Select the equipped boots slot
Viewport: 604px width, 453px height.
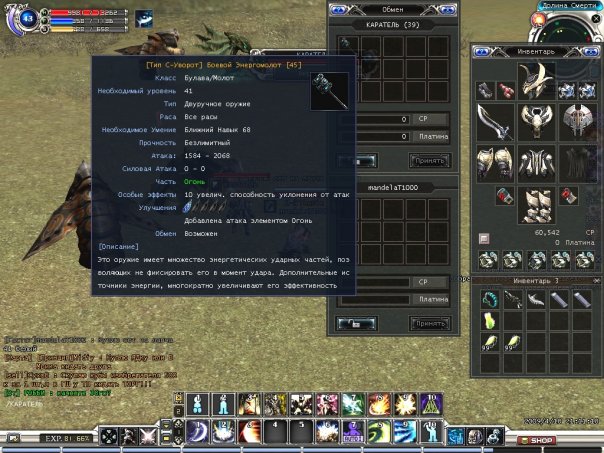538,206
